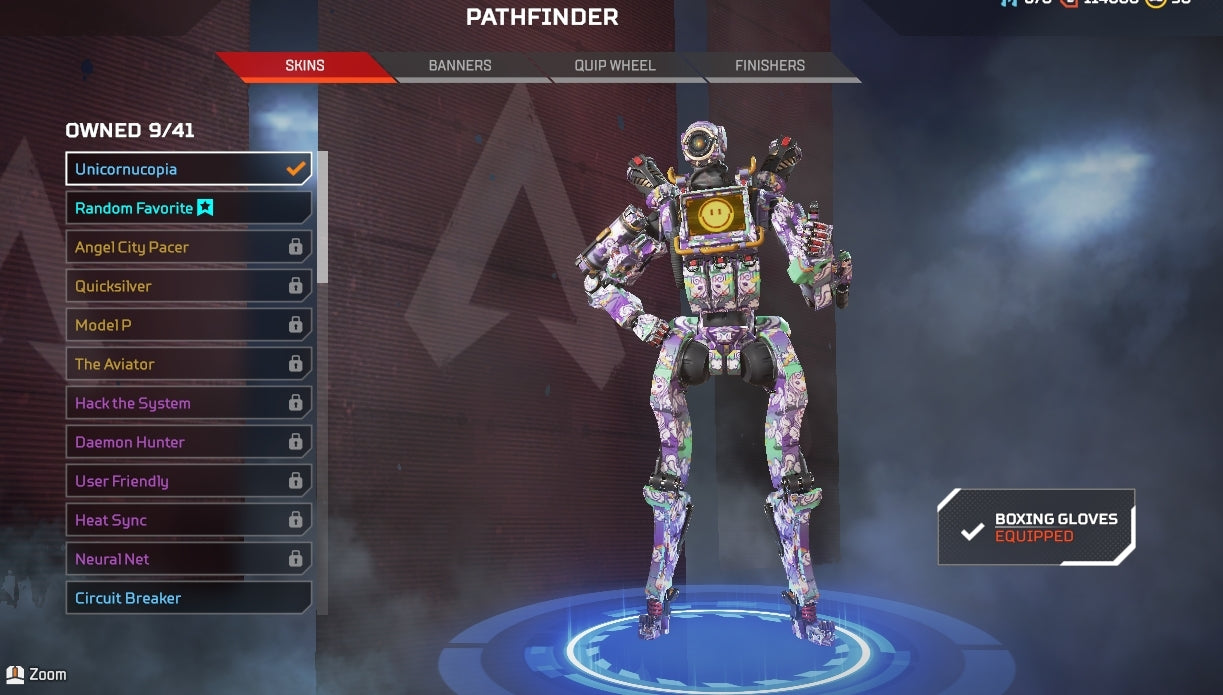The height and width of the screenshot is (695, 1223).
Task: Click the skin list scrollbar
Action: point(322,220)
